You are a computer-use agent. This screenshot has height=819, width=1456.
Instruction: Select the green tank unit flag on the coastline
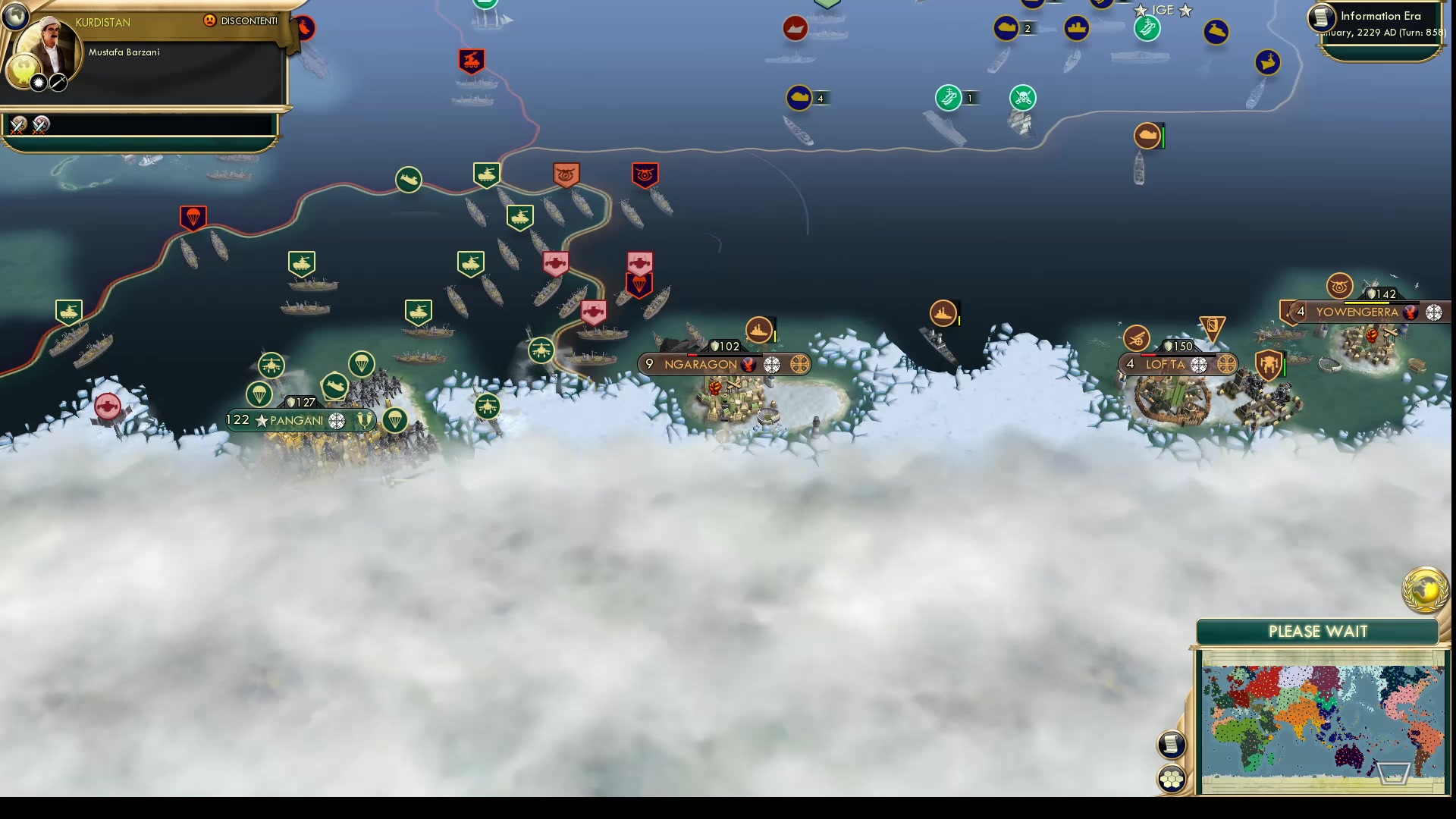point(486,174)
